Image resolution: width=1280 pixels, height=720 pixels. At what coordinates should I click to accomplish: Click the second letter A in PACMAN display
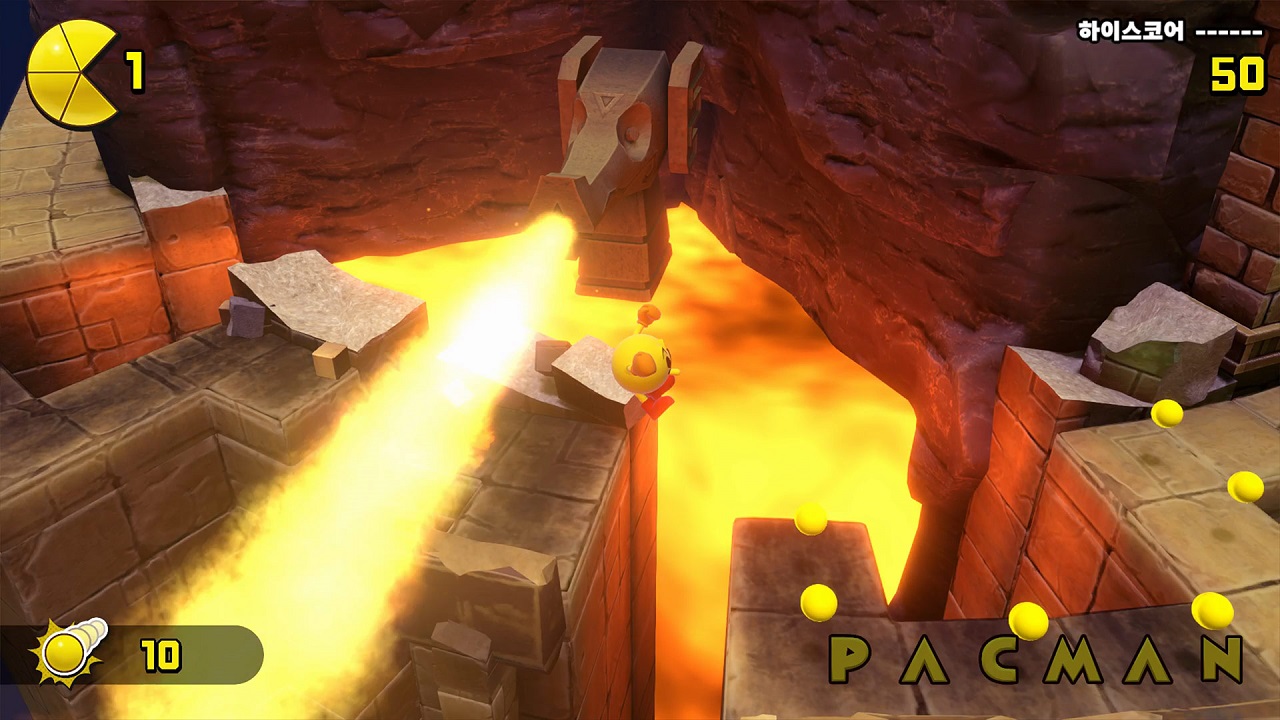(1147, 661)
